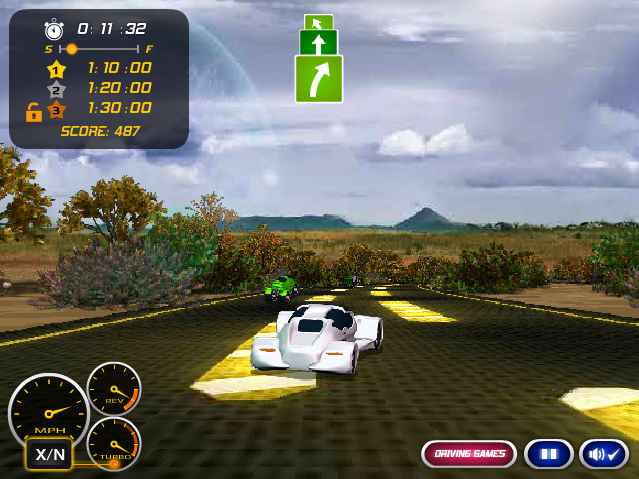Open the Driving Games link

468,454
